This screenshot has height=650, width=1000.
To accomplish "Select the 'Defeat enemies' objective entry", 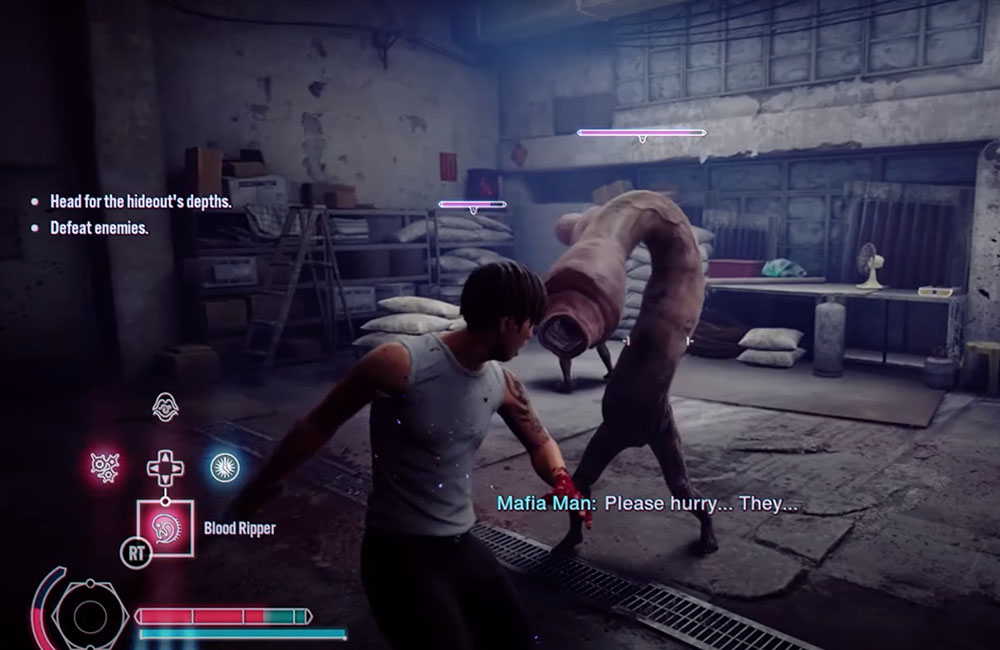I will point(99,228).
